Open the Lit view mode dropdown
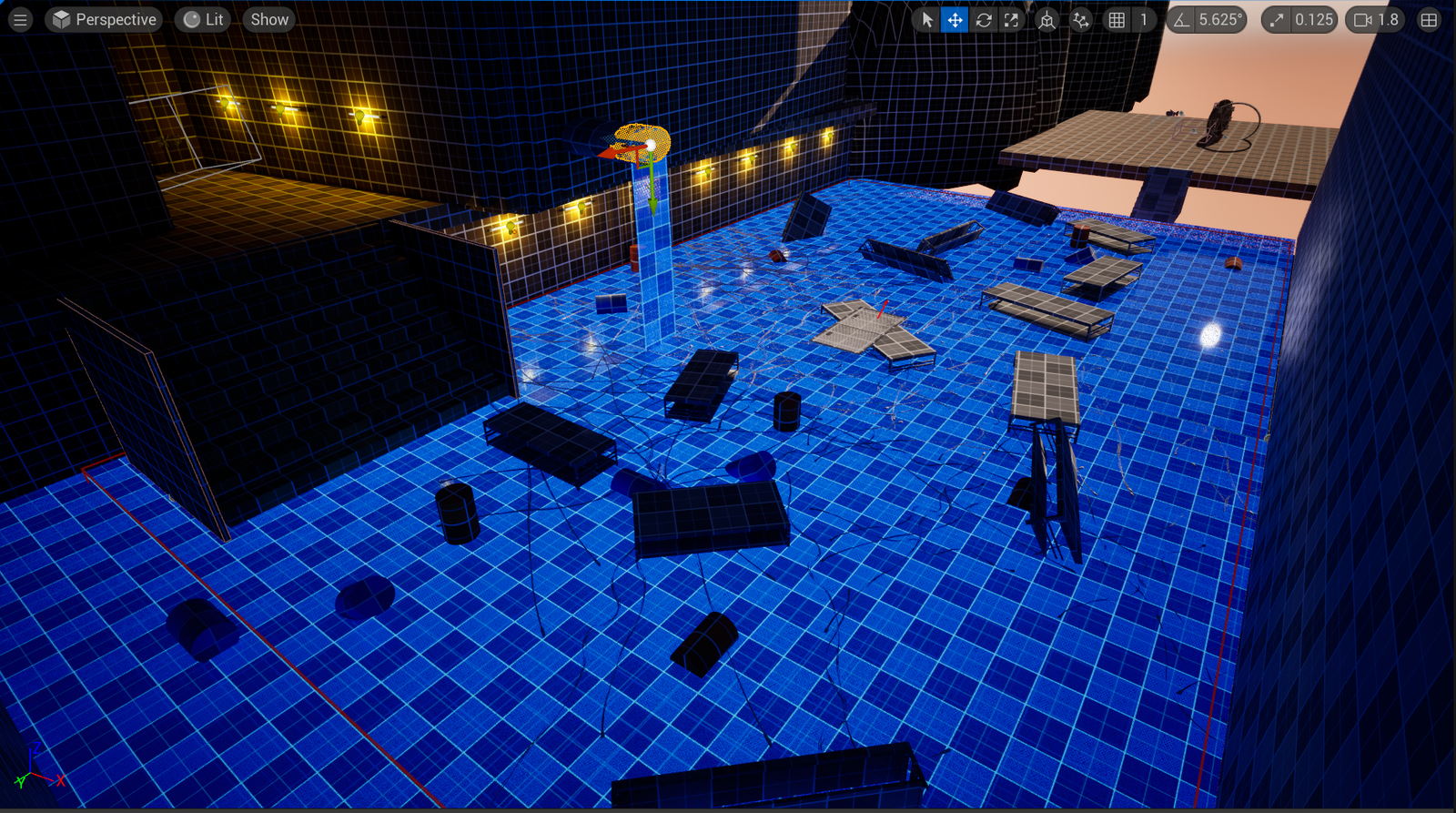The width and height of the screenshot is (1456, 813). [x=204, y=19]
